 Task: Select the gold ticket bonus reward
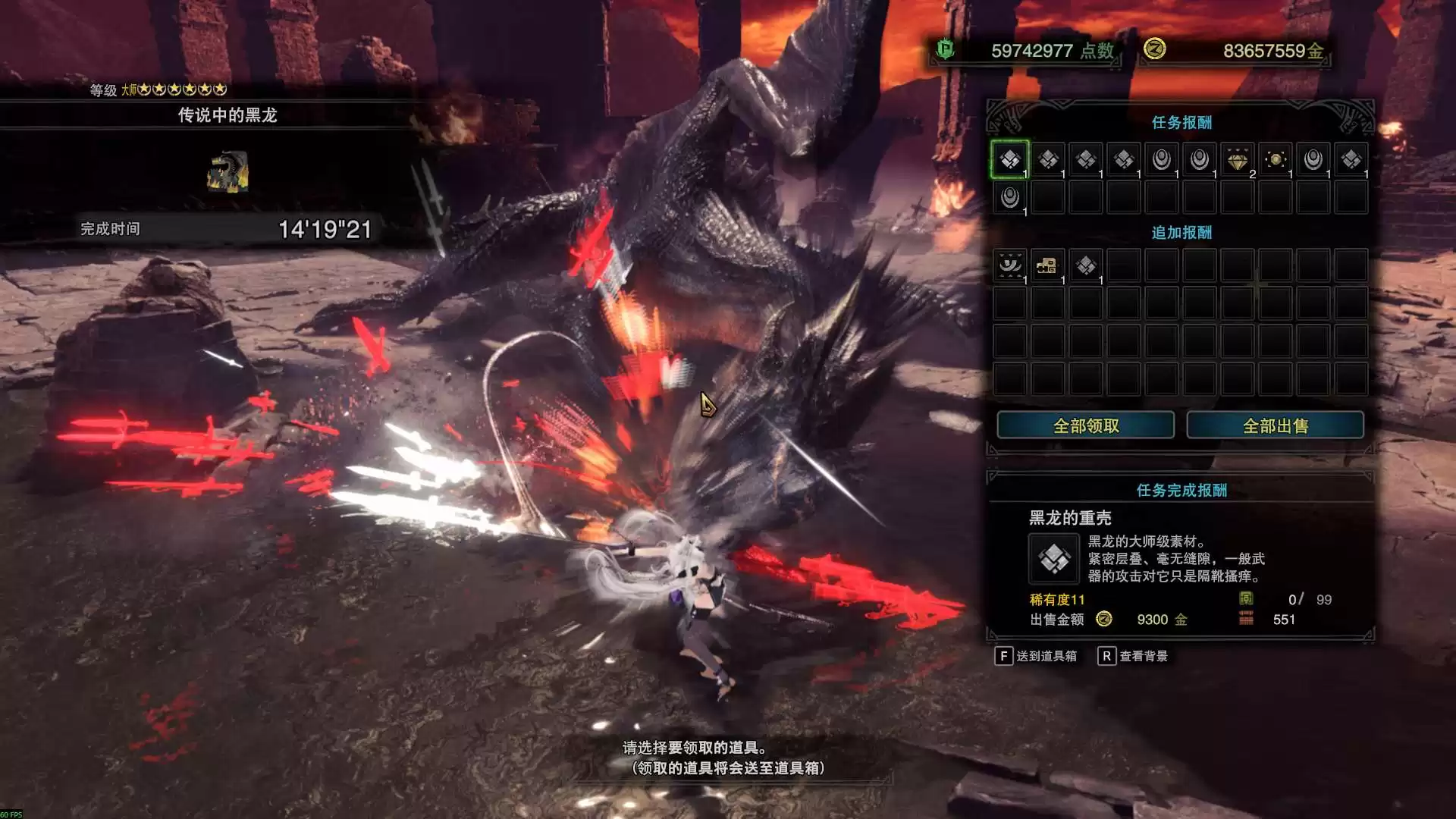[x=1047, y=265]
